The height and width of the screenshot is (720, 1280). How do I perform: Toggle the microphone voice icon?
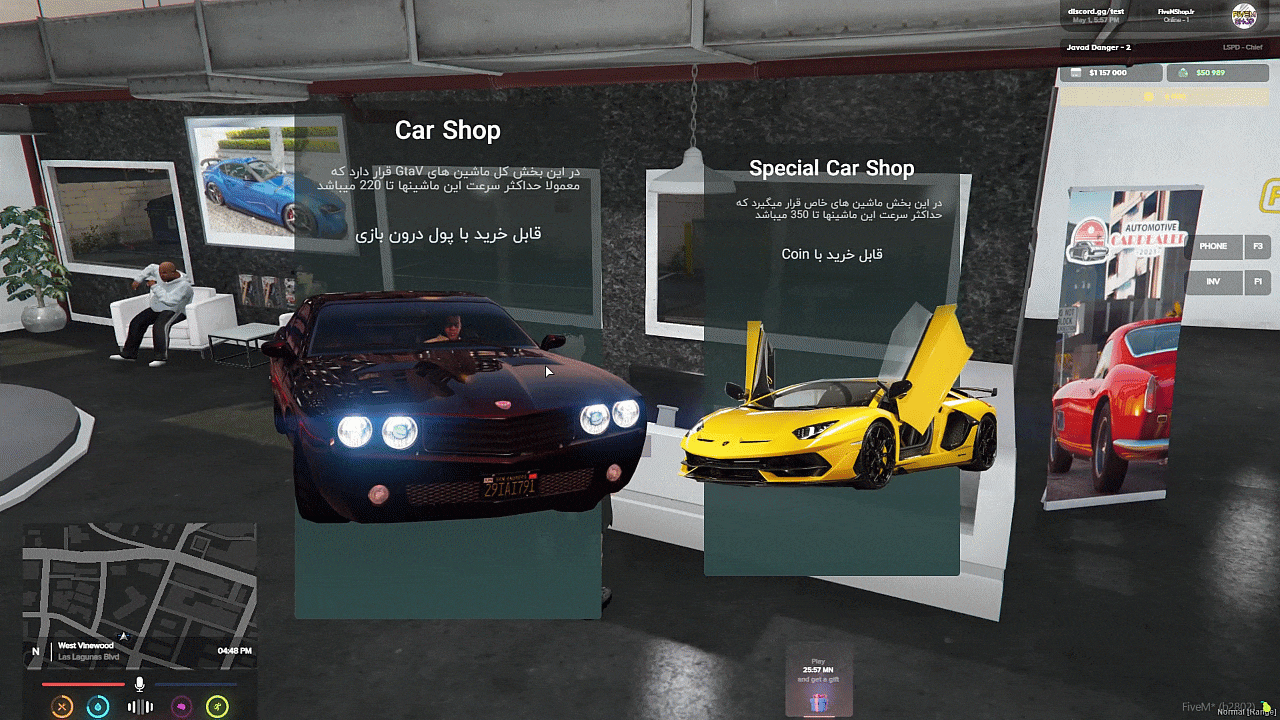[x=140, y=684]
